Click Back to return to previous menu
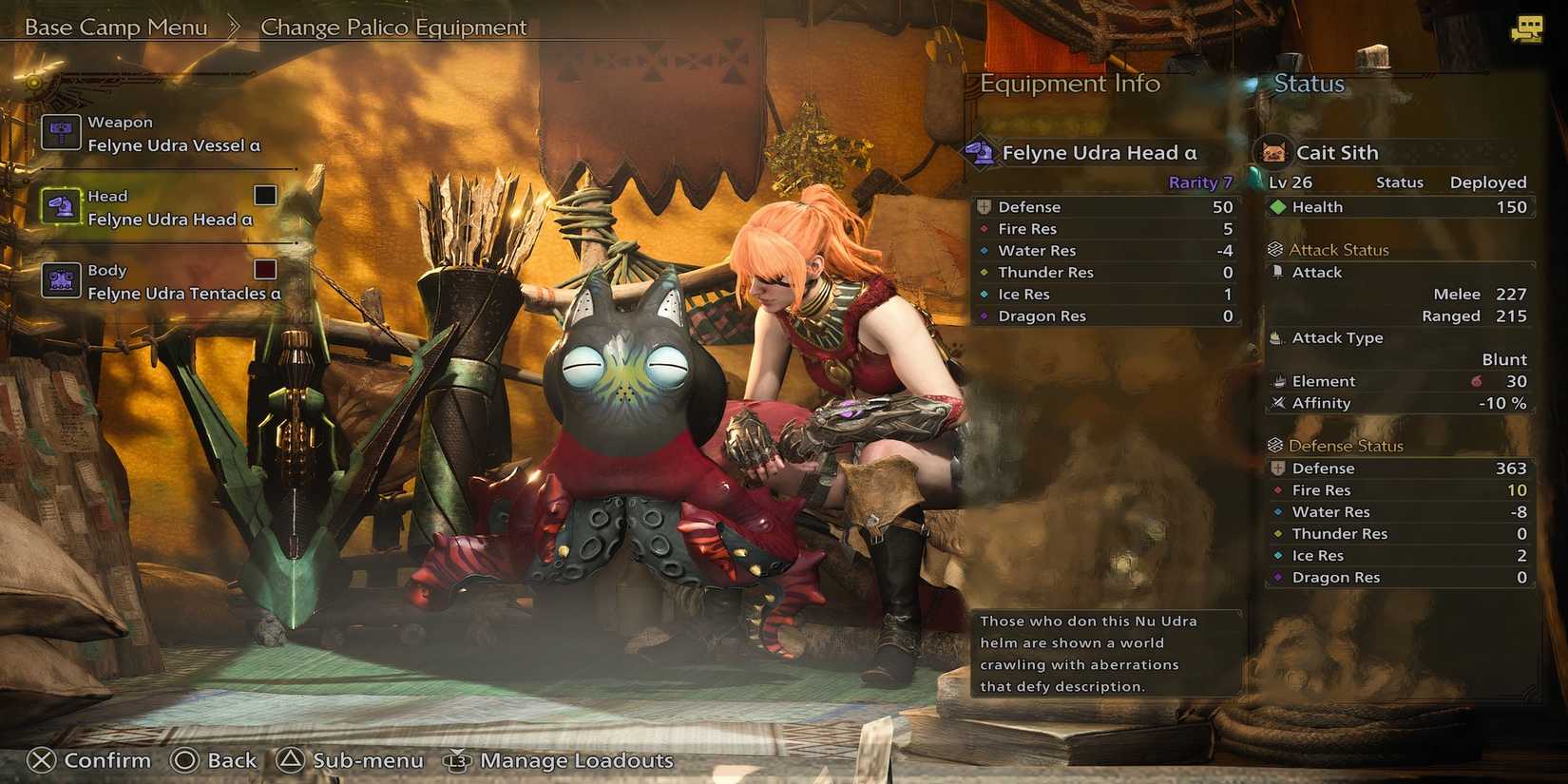The width and height of the screenshot is (1568, 784). (x=215, y=760)
